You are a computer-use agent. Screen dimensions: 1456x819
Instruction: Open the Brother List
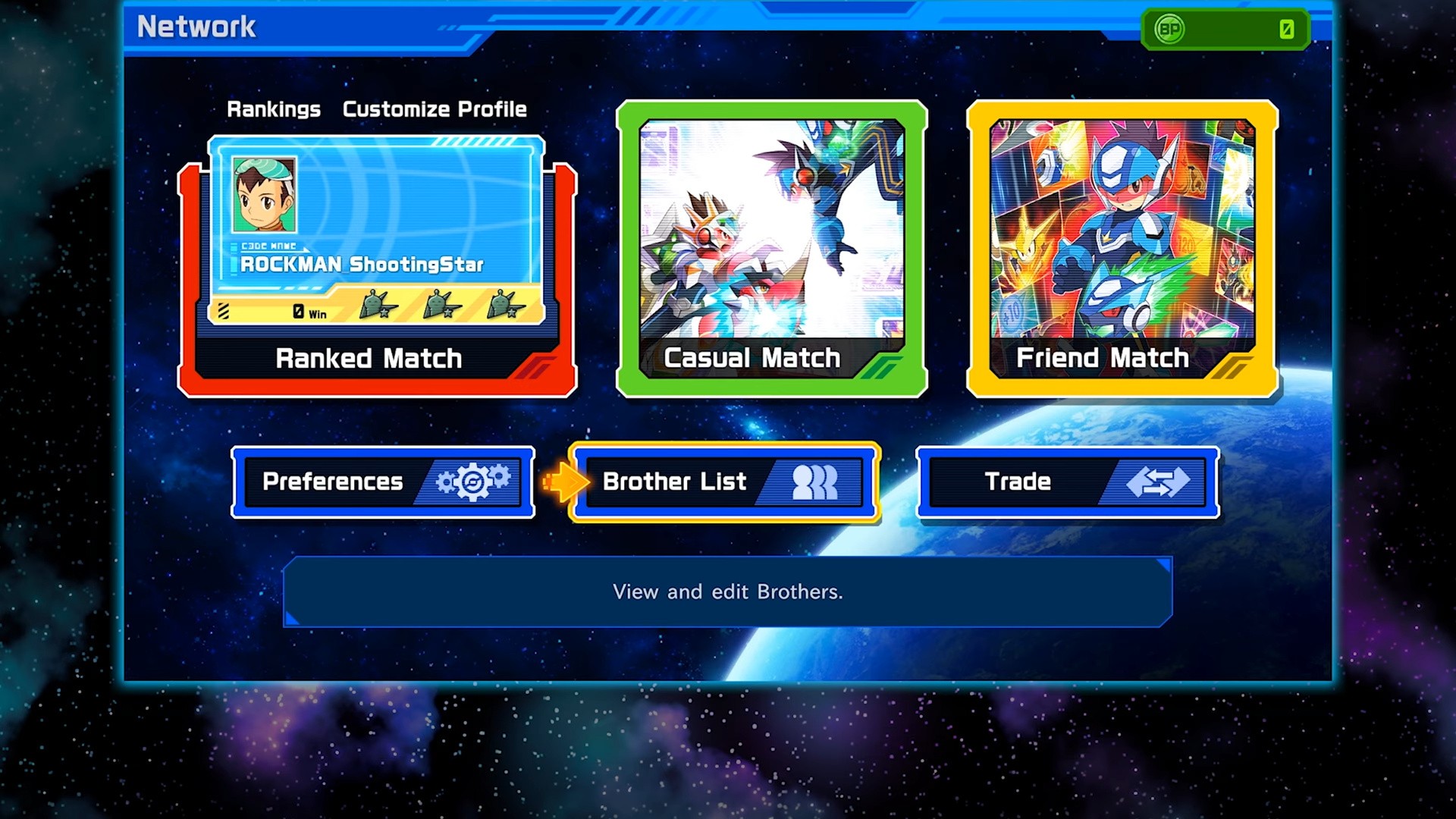click(x=724, y=482)
